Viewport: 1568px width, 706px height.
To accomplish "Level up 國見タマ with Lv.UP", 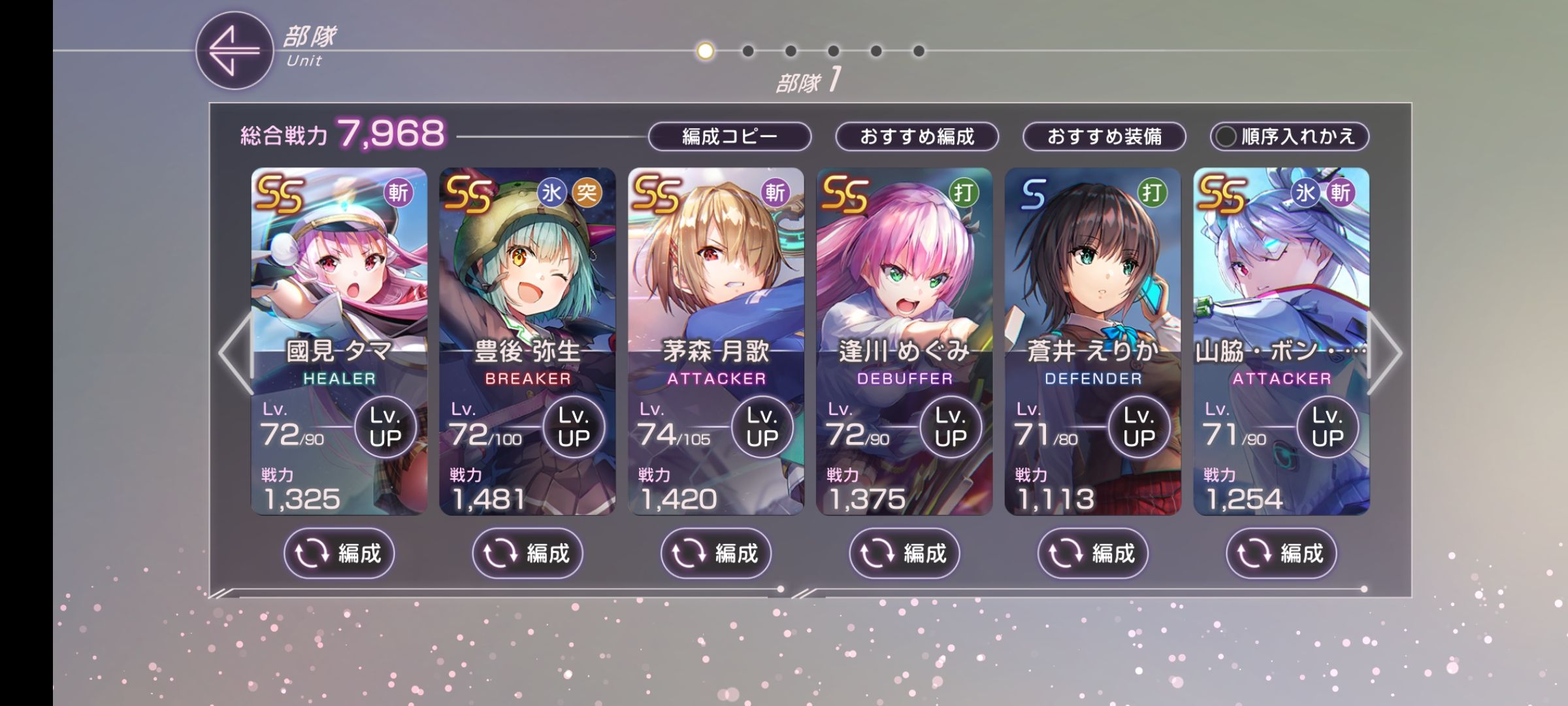I will (x=385, y=427).
